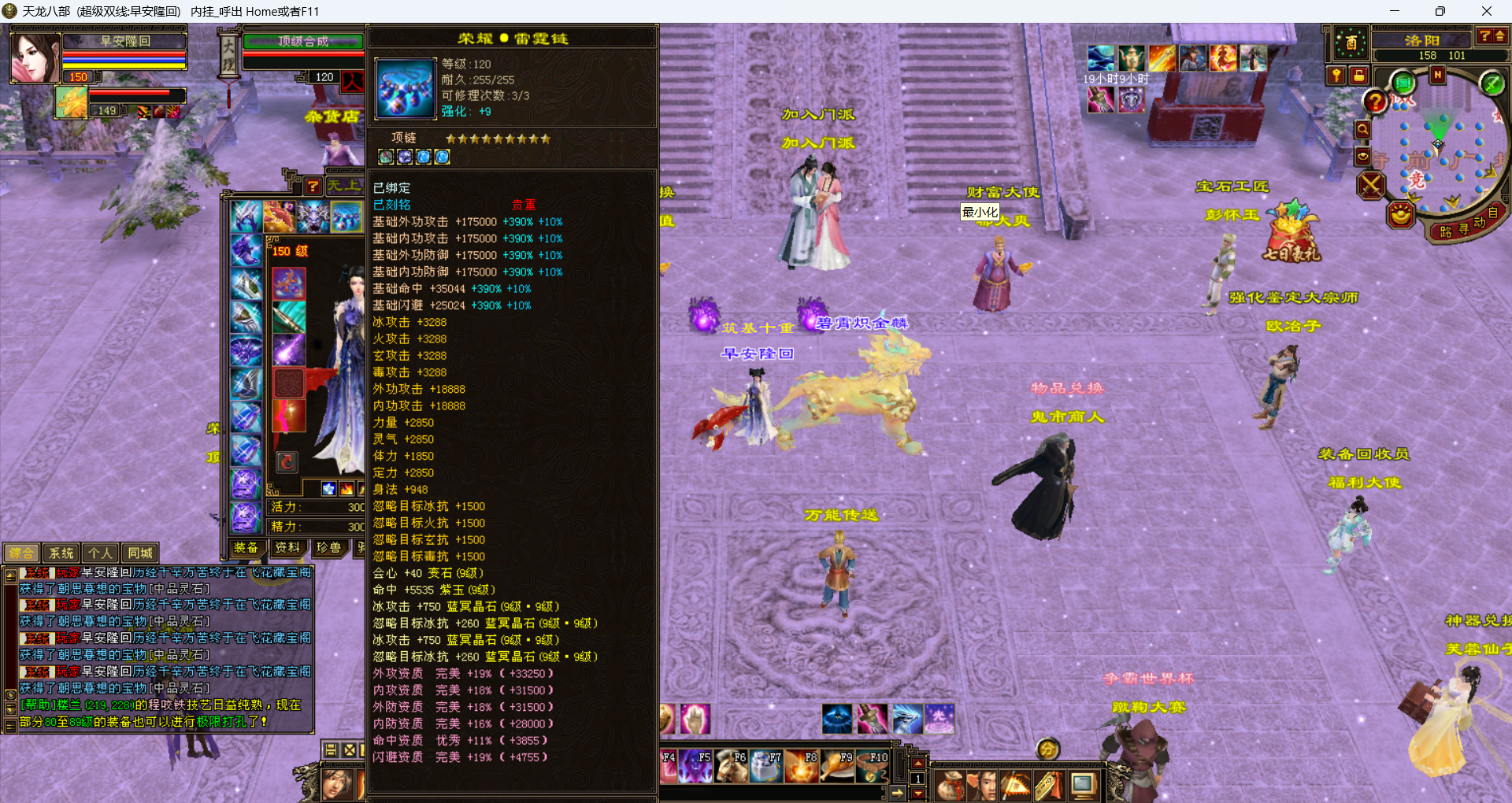The height and width of the screenshot is (803, 1512).
Task: Select the player portrait 早安隆回
Action: 35,57
